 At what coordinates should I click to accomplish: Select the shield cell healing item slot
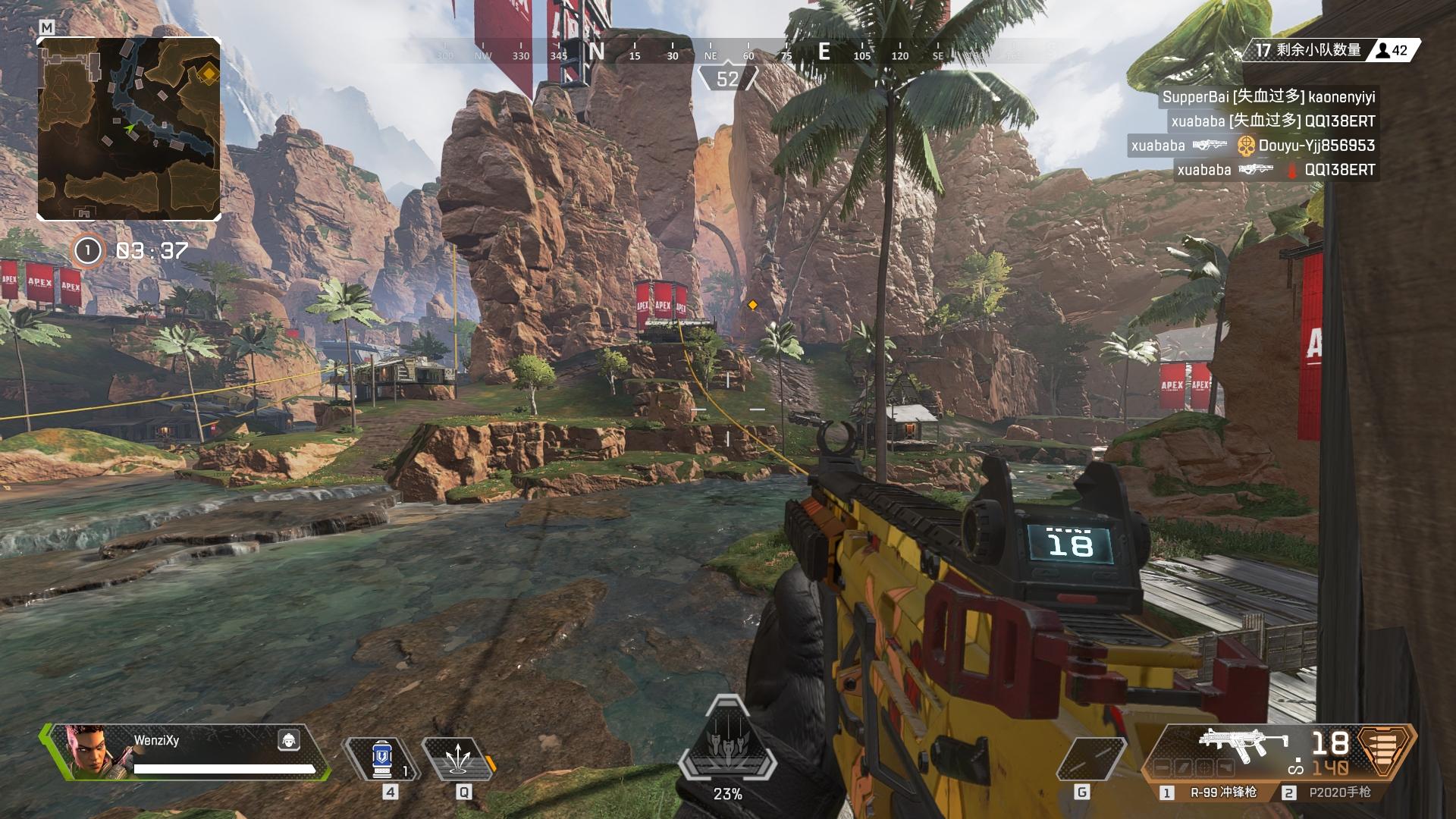383,760
